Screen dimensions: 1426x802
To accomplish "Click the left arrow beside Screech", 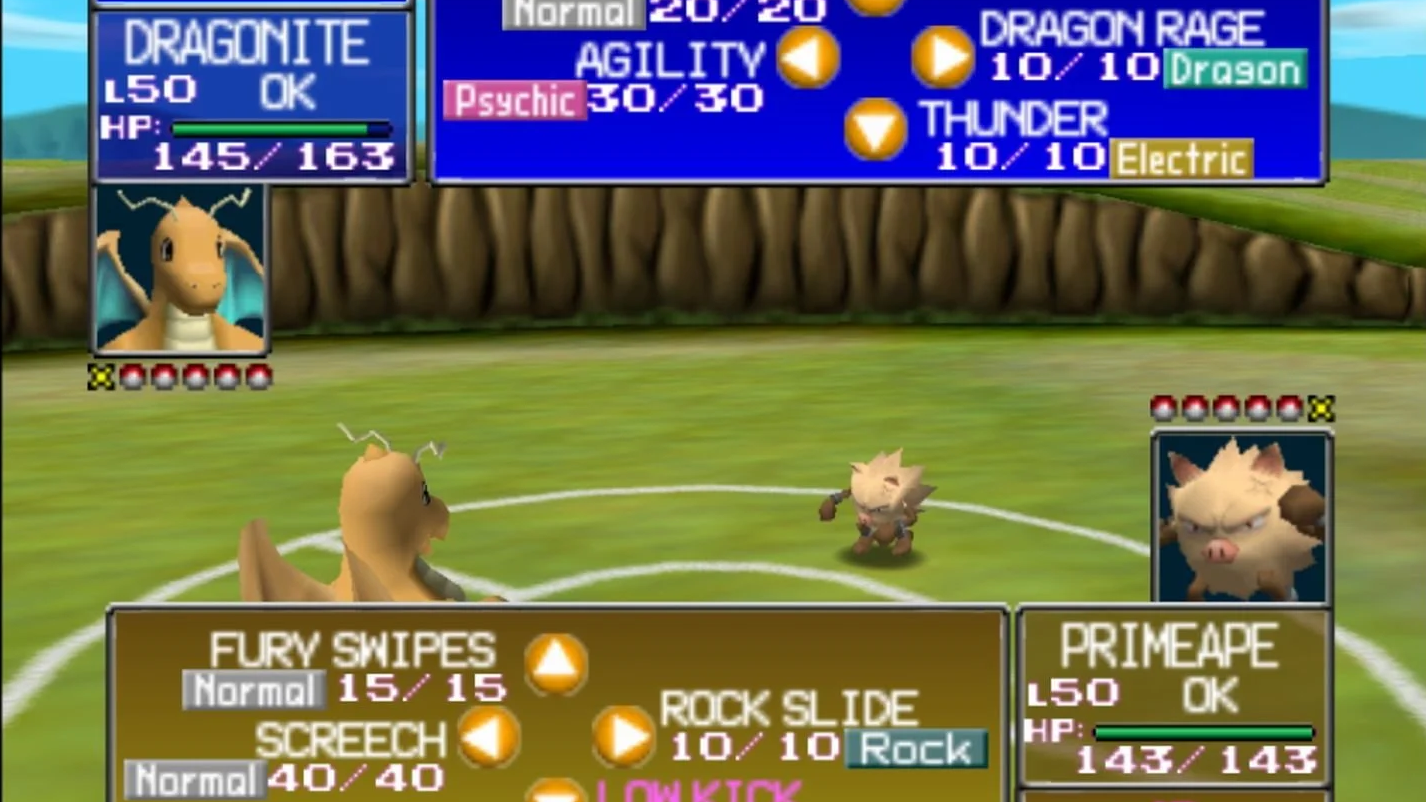I will pos(487,740).
